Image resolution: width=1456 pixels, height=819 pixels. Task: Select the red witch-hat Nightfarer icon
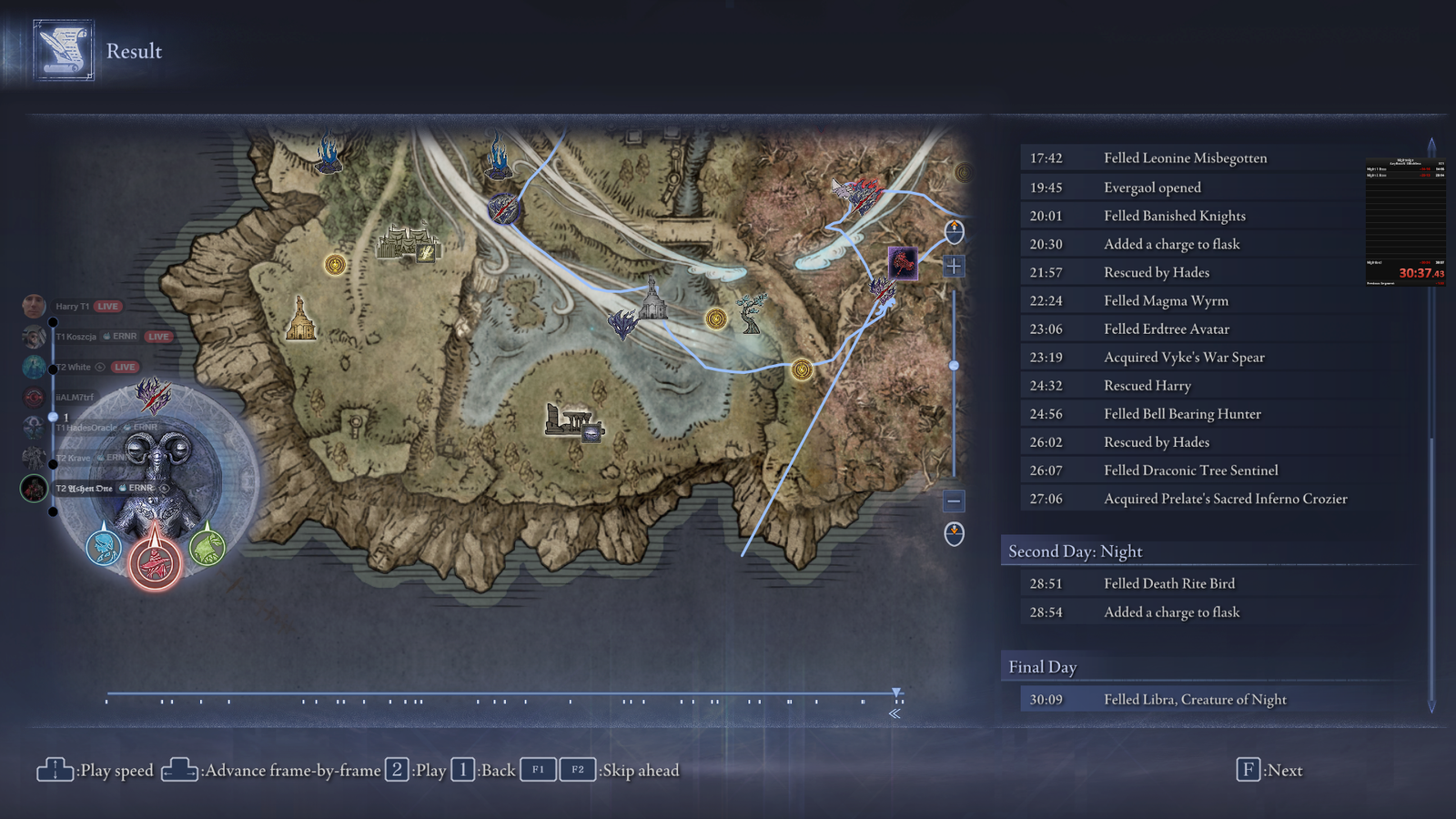tap(155, 561)
